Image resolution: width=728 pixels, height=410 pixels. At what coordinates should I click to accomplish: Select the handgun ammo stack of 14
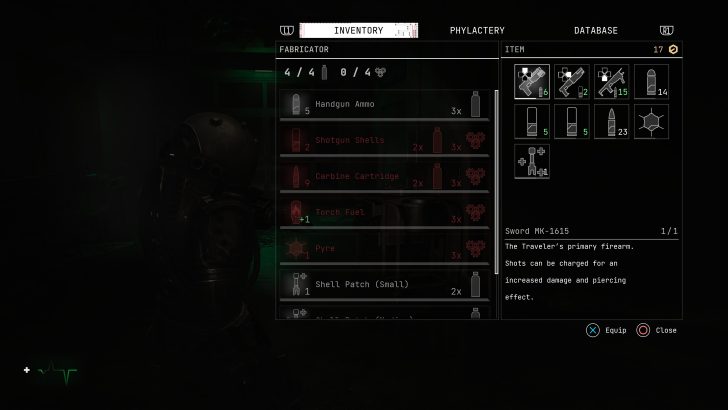coord(652,81)
